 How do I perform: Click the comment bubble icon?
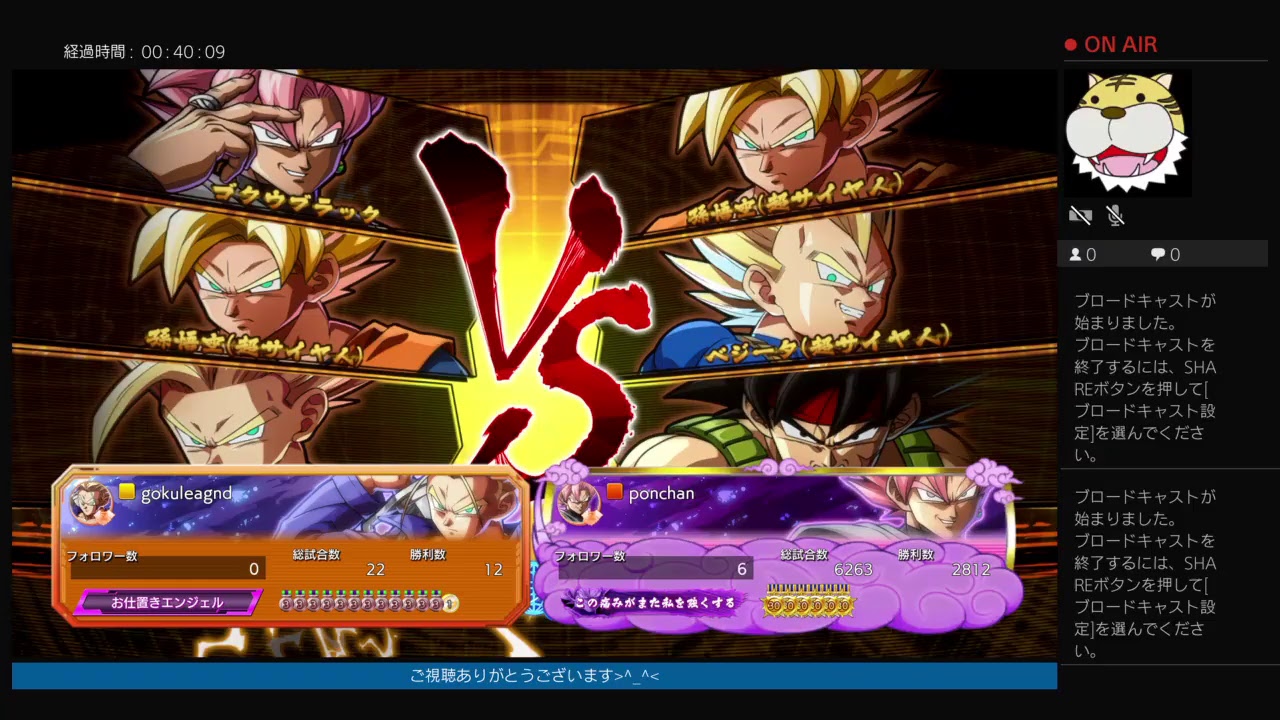tap(1158, 254)
